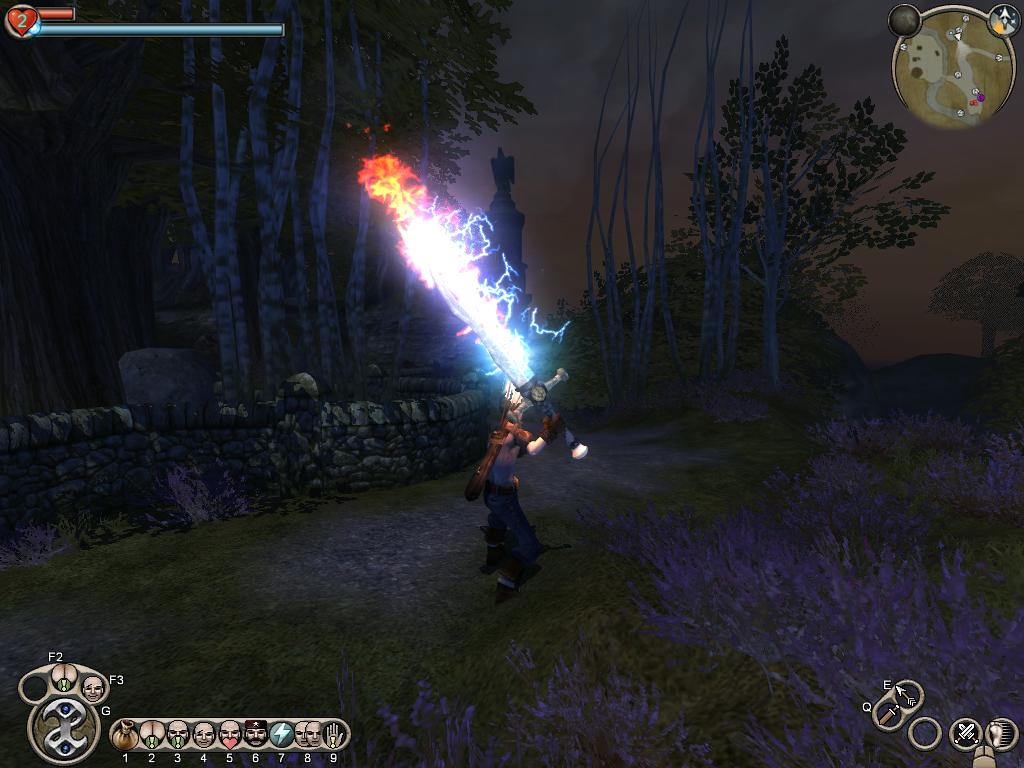The image size is (1024, 768).
Task: Activate the face-with-heart expression icon
Action: [230, 736]
